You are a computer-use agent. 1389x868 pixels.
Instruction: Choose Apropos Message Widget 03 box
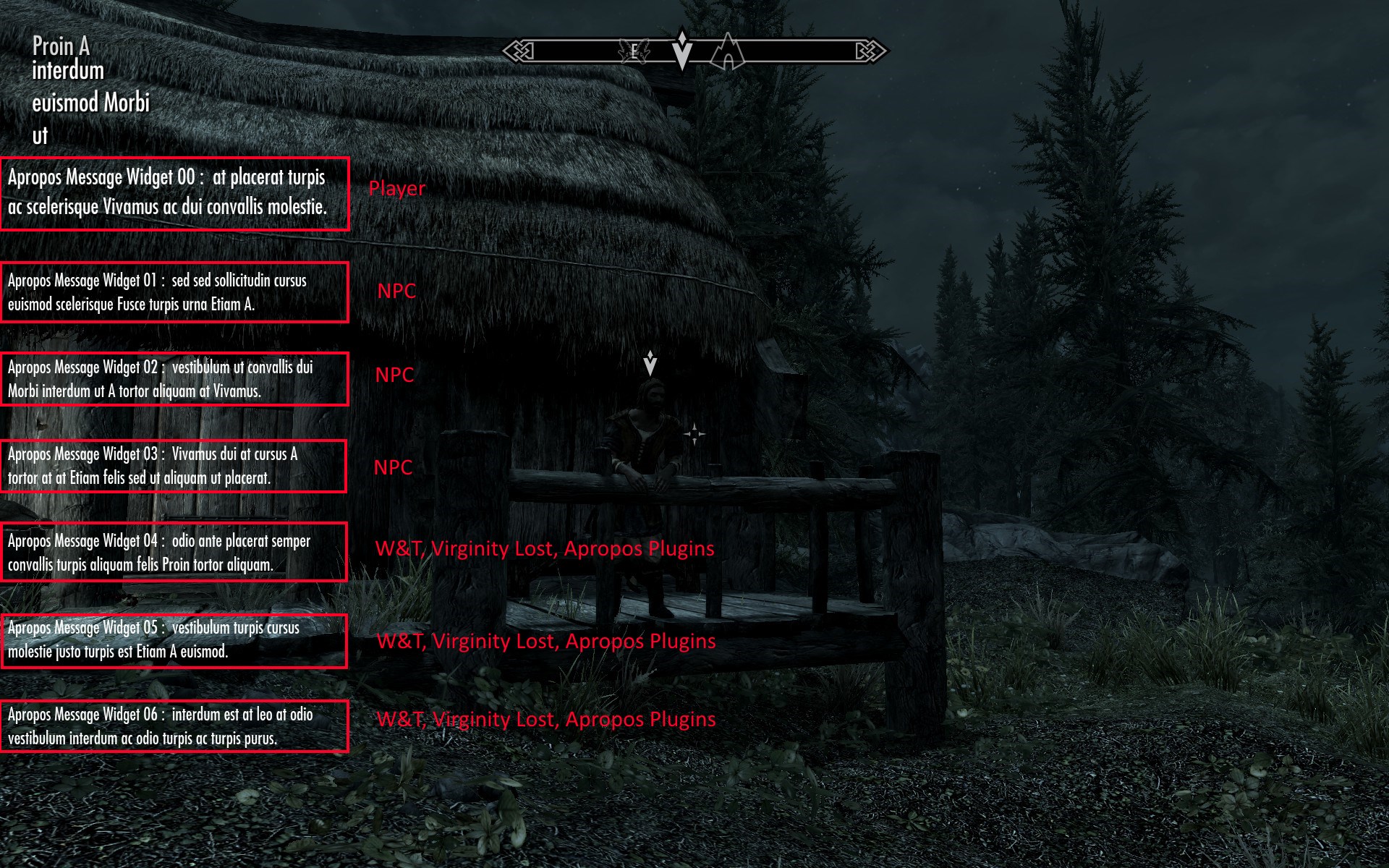point(174,466)
